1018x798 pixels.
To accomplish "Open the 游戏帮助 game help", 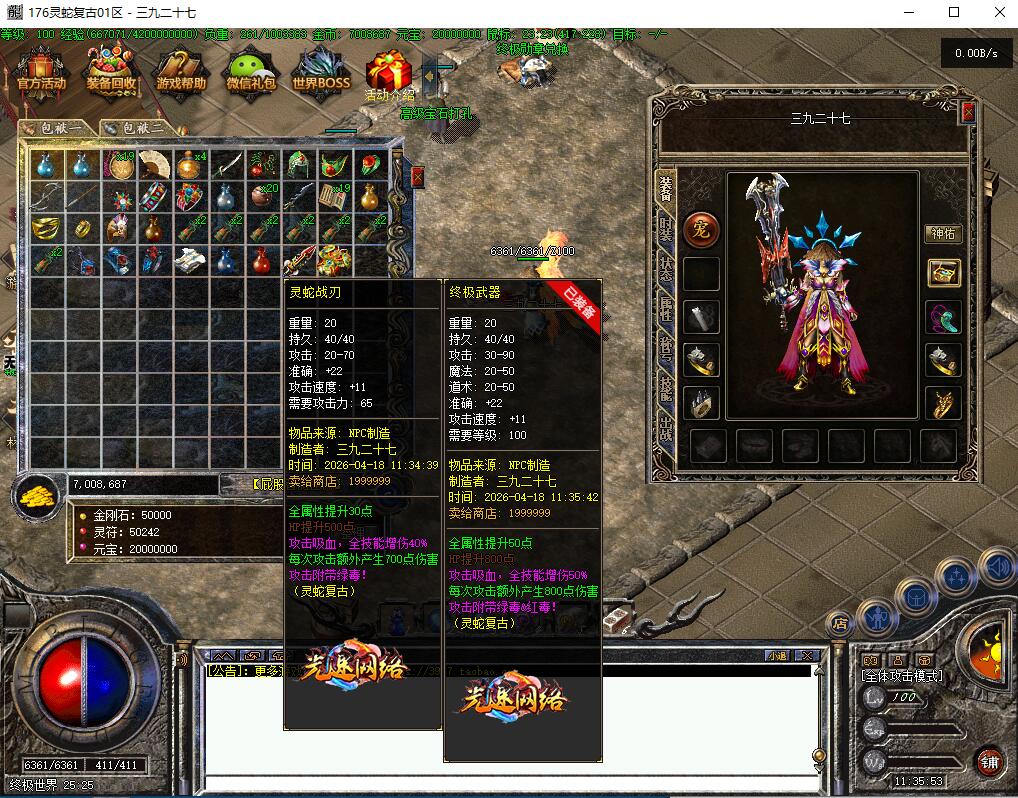I will point(181,74).
